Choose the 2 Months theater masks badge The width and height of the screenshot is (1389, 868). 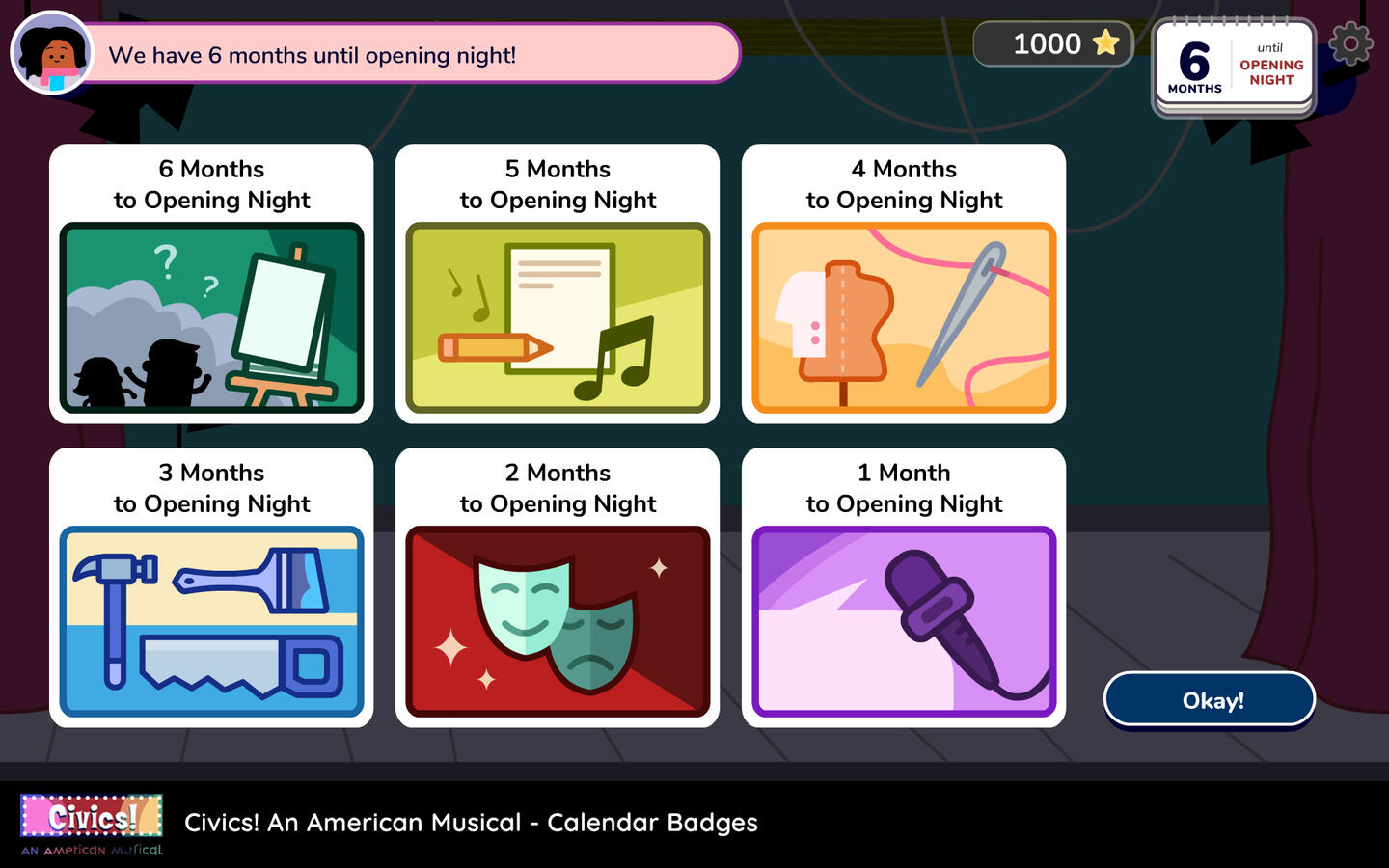tap(558, 588)
